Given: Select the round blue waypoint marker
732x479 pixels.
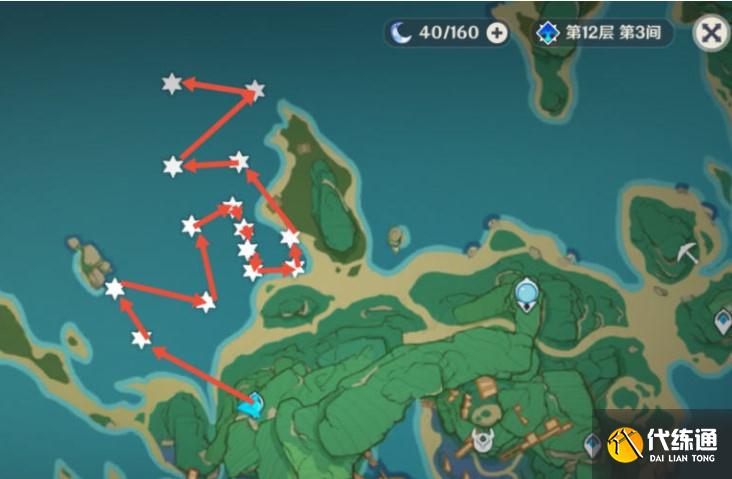Looking at the screenshot, I should [527, 292].
